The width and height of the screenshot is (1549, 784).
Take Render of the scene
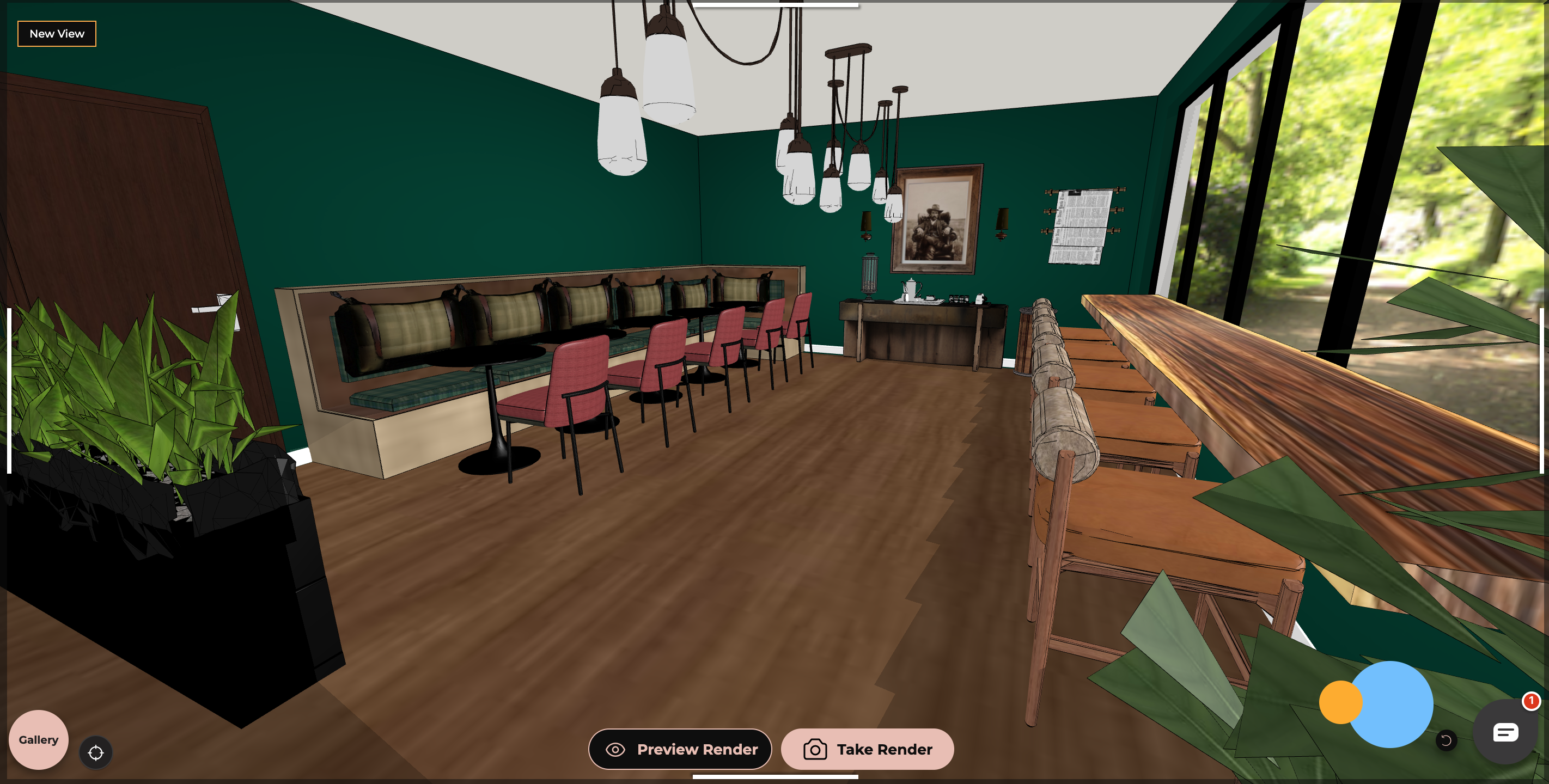867,749
